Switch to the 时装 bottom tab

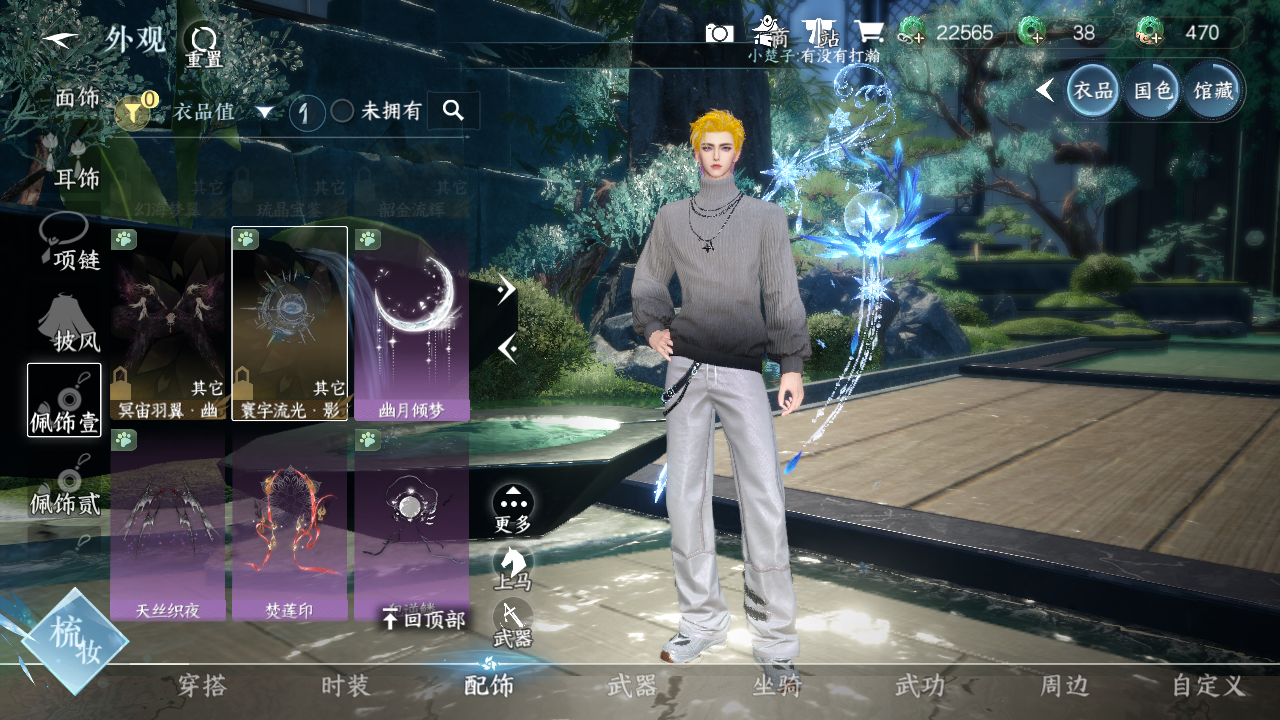tap(346, 686)
